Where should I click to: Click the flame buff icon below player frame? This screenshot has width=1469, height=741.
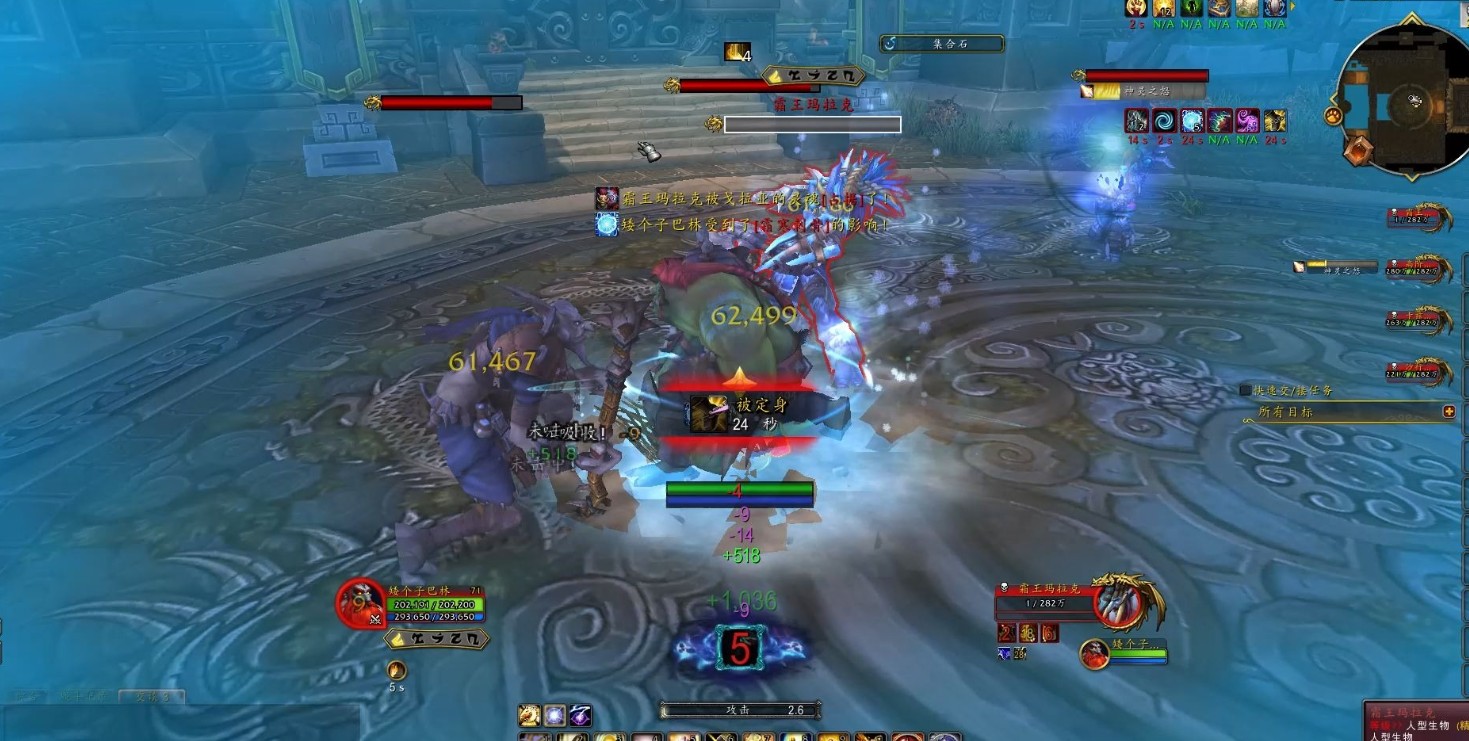pos(397,670)
